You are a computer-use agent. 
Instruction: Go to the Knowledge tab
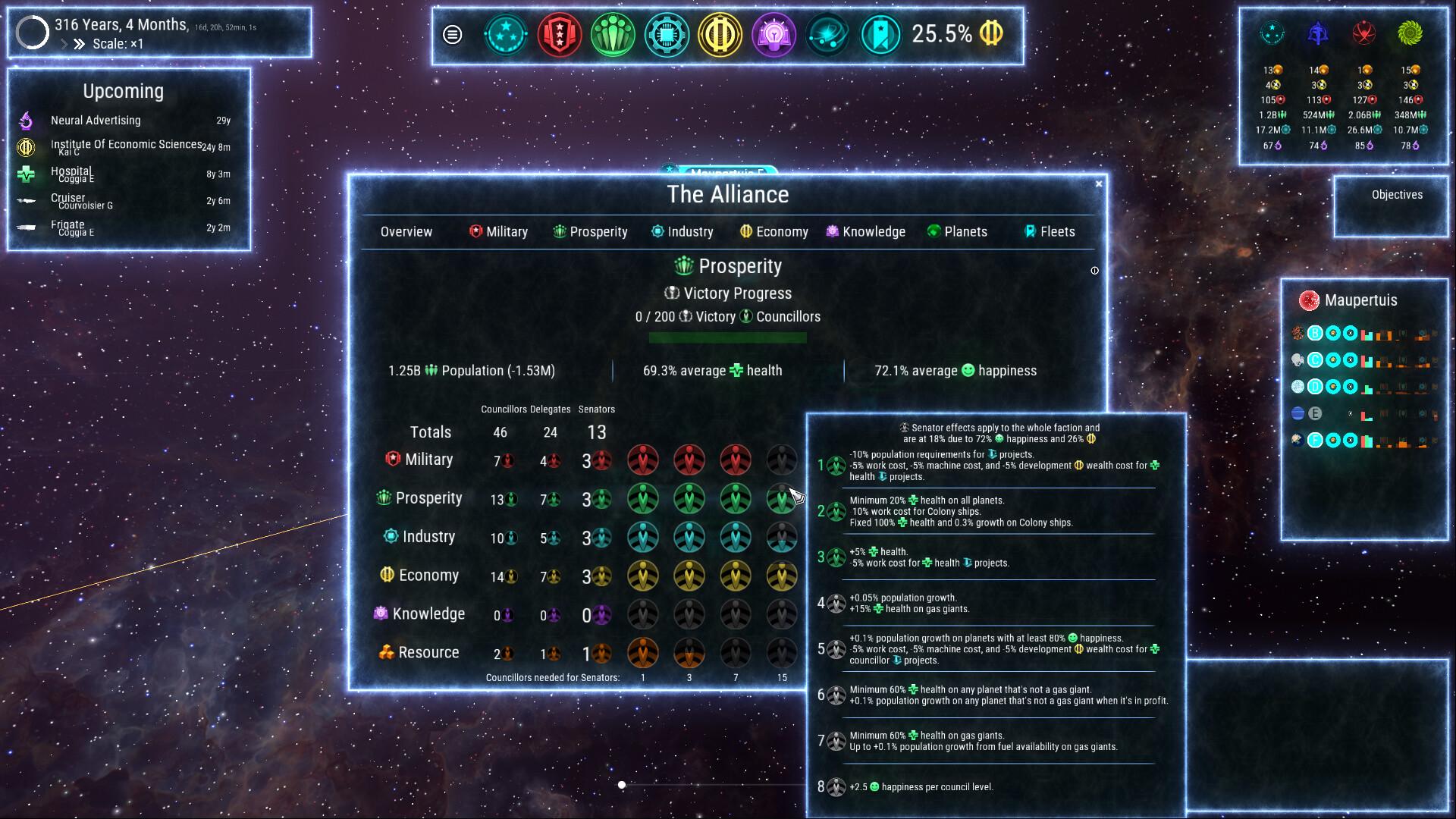coord(865,232)
